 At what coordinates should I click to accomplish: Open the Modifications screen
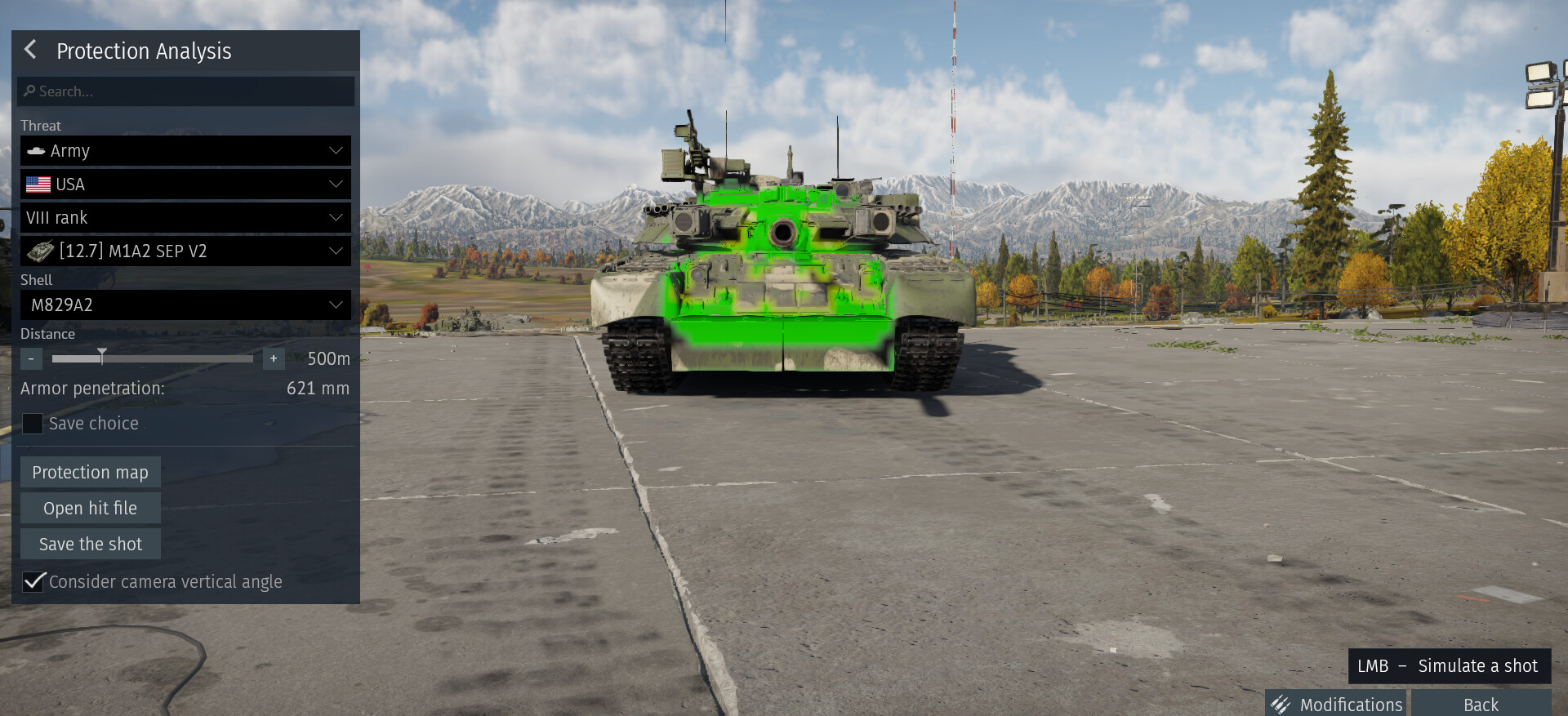(x=1337, y=704)
